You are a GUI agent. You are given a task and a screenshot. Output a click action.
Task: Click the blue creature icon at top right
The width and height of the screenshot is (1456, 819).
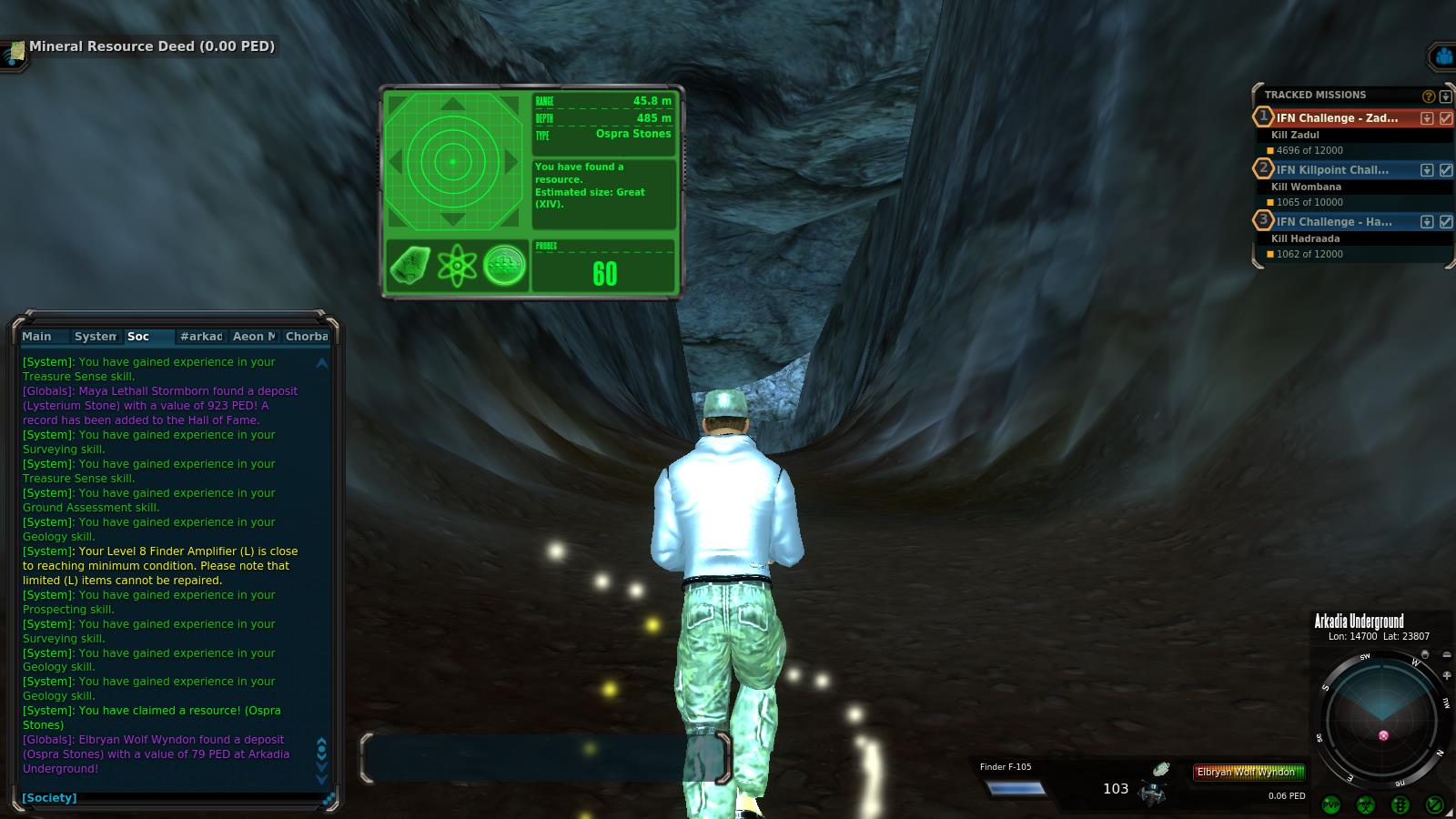click(1443, 56)
